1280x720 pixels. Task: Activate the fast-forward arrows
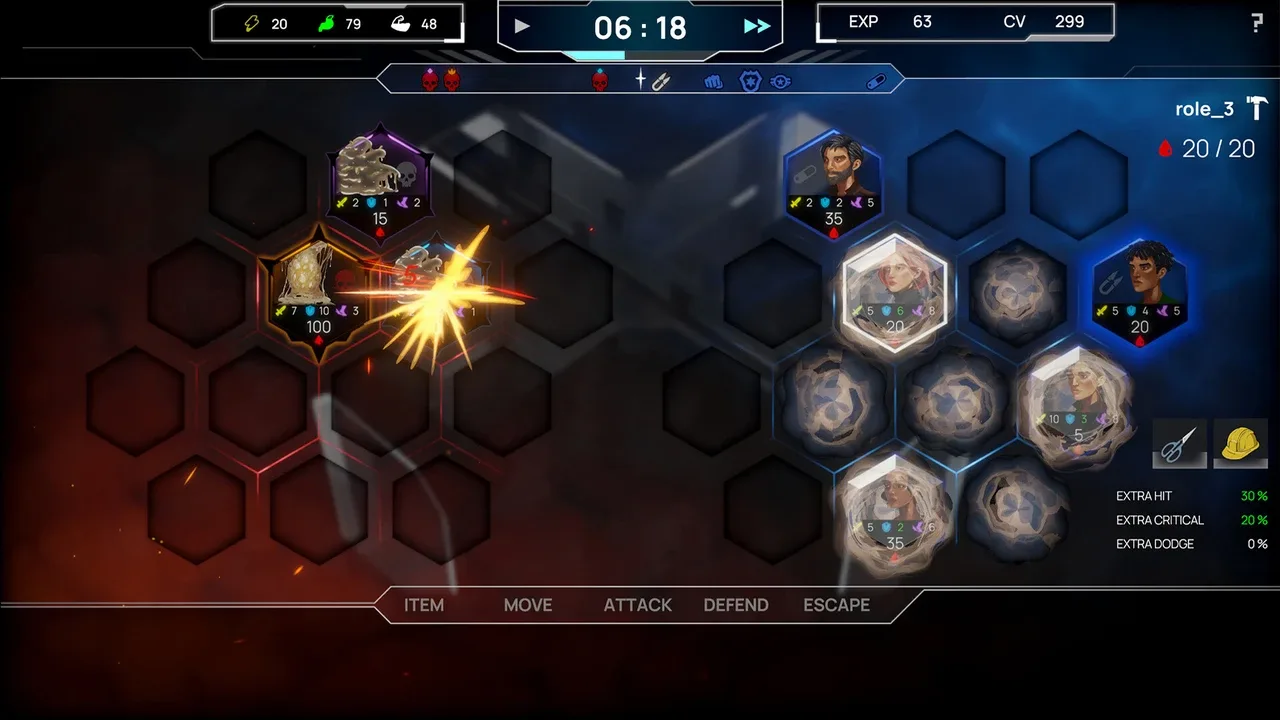[757, 26]
